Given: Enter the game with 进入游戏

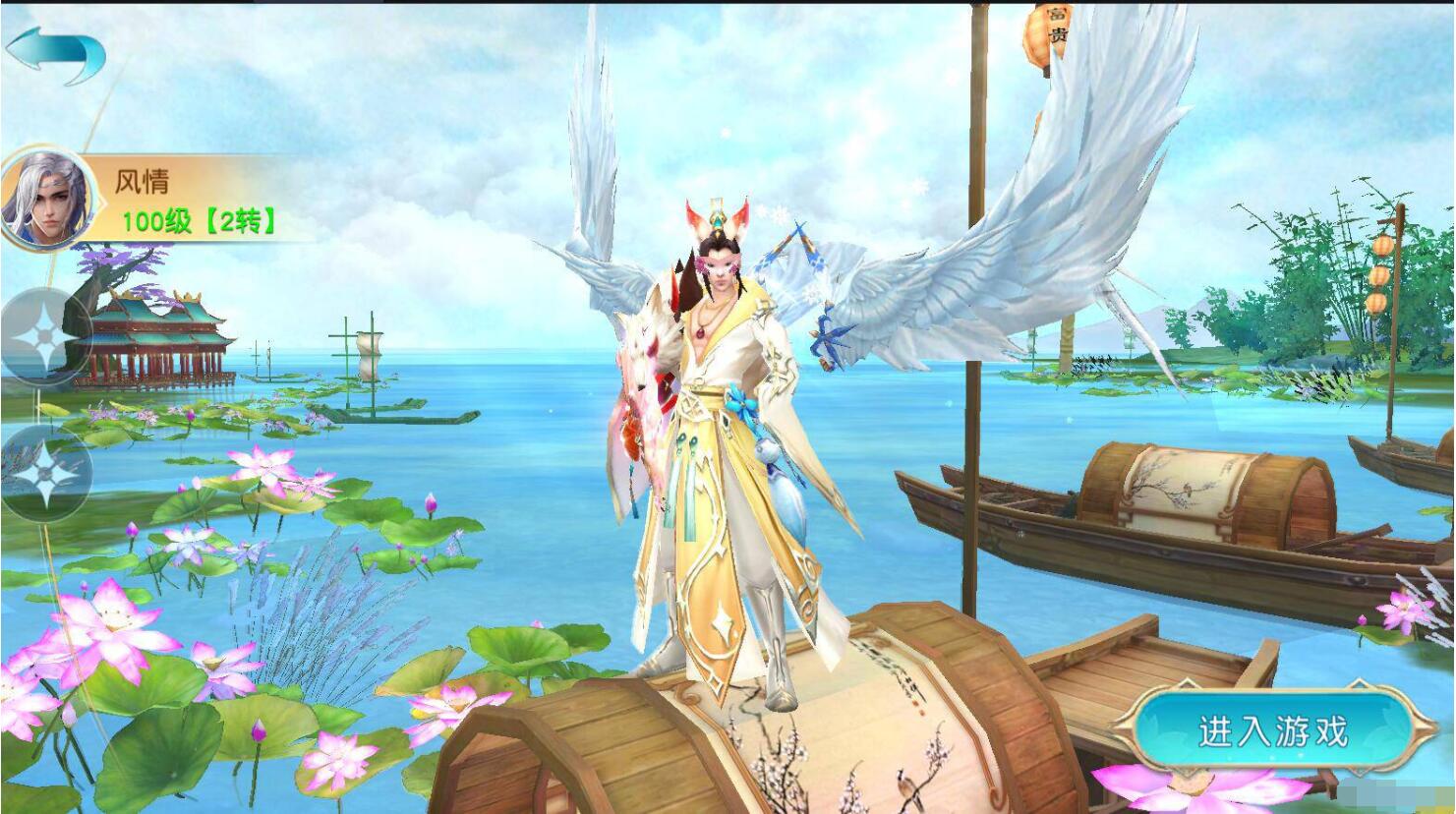Looking at the screenshot, I should 1272,731.
